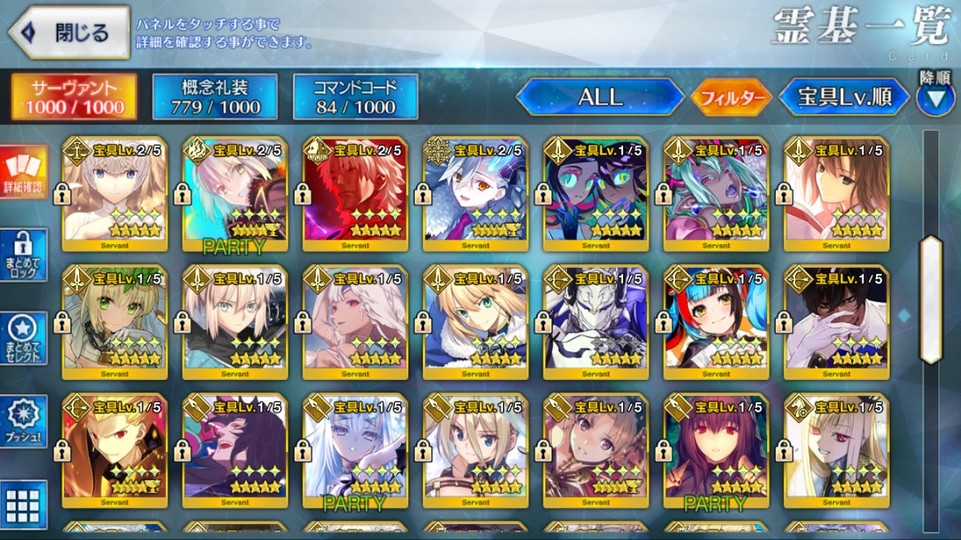The width and height of the screenshot is (961, 540).
Task: Close the spirit origin list with 閉じる
Action: [68, 33]
